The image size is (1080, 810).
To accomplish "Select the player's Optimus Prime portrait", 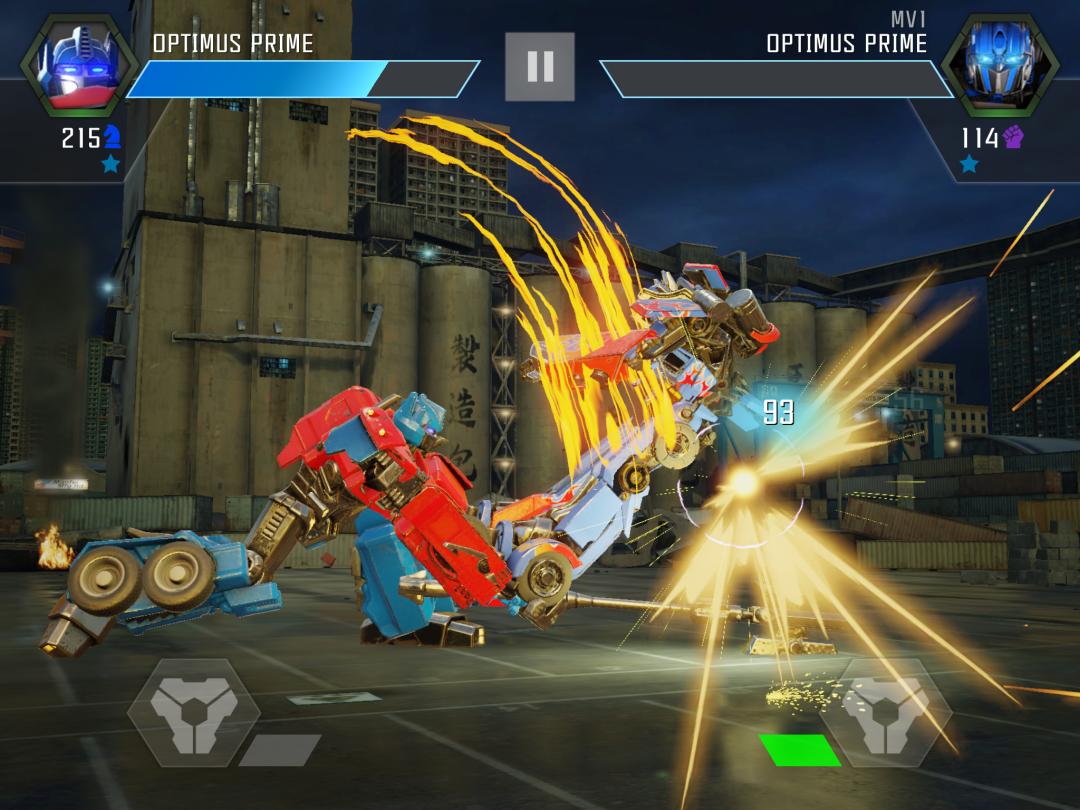I will (x=78, y=66).
